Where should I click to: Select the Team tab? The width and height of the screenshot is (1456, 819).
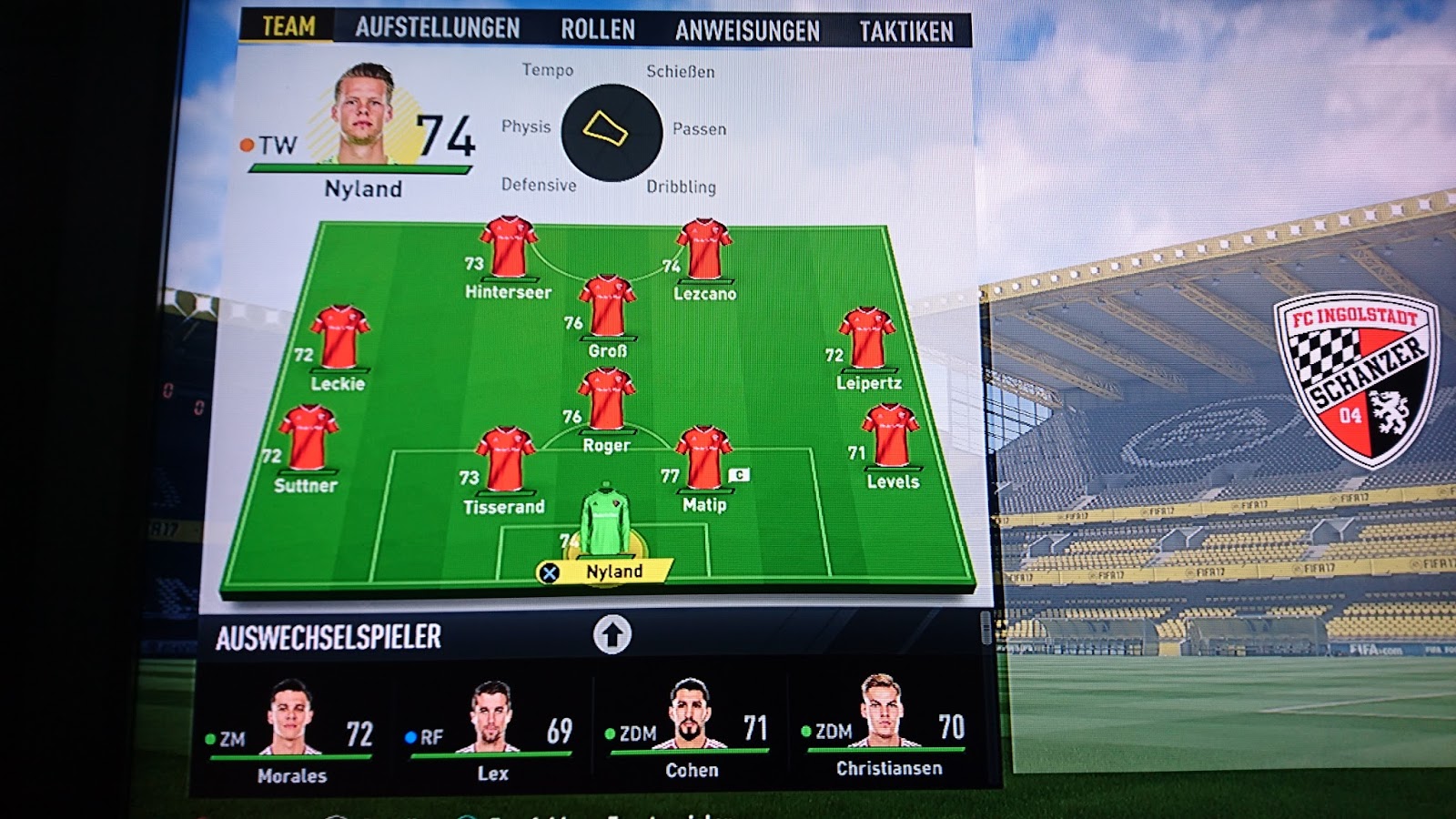(x=288, y=26)
